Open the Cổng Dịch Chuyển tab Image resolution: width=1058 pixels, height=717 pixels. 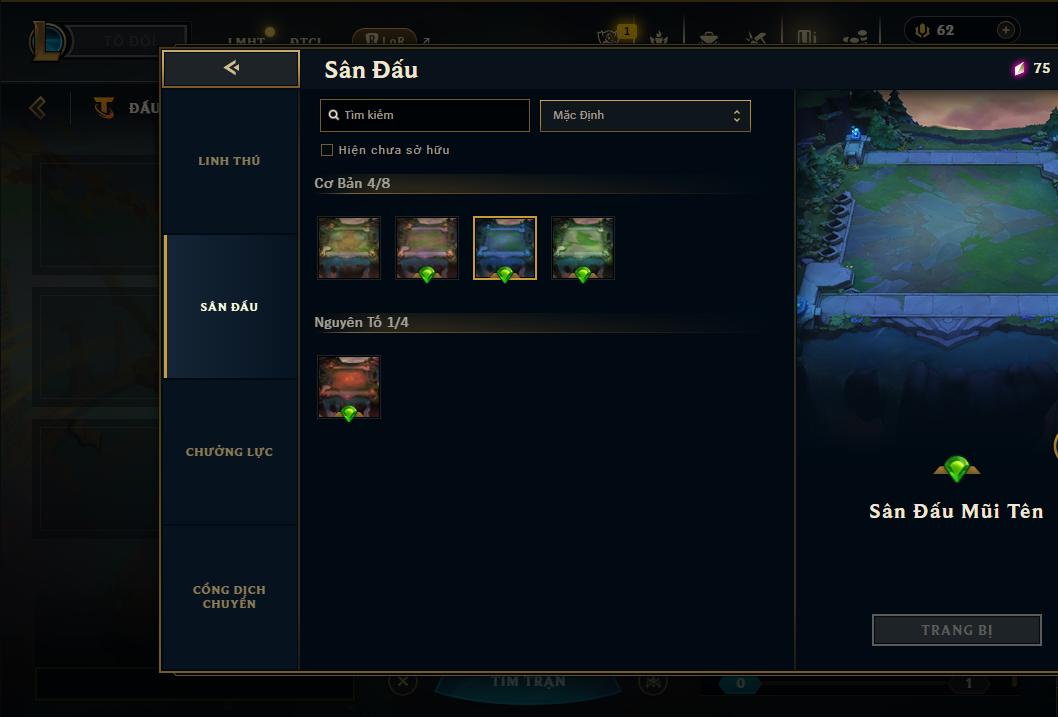pos(229,597)
